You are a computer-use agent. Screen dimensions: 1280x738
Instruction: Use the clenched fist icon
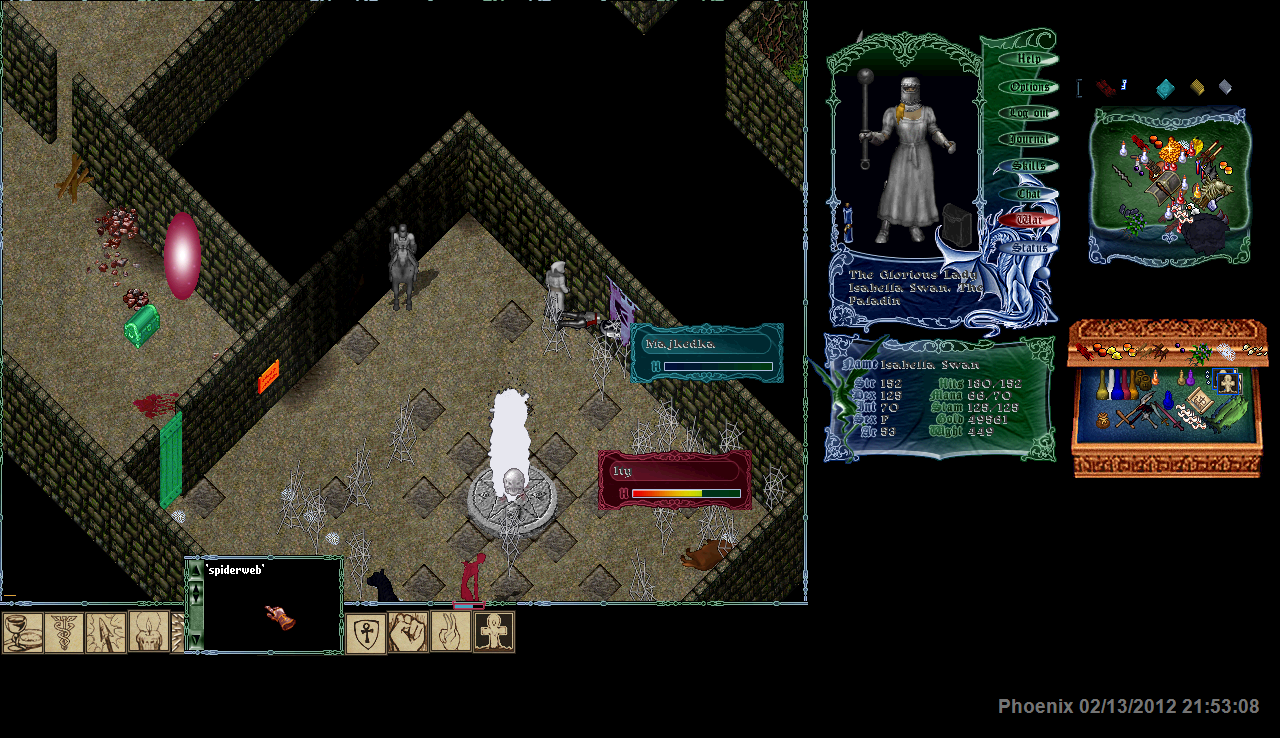(x=408, y=632)
